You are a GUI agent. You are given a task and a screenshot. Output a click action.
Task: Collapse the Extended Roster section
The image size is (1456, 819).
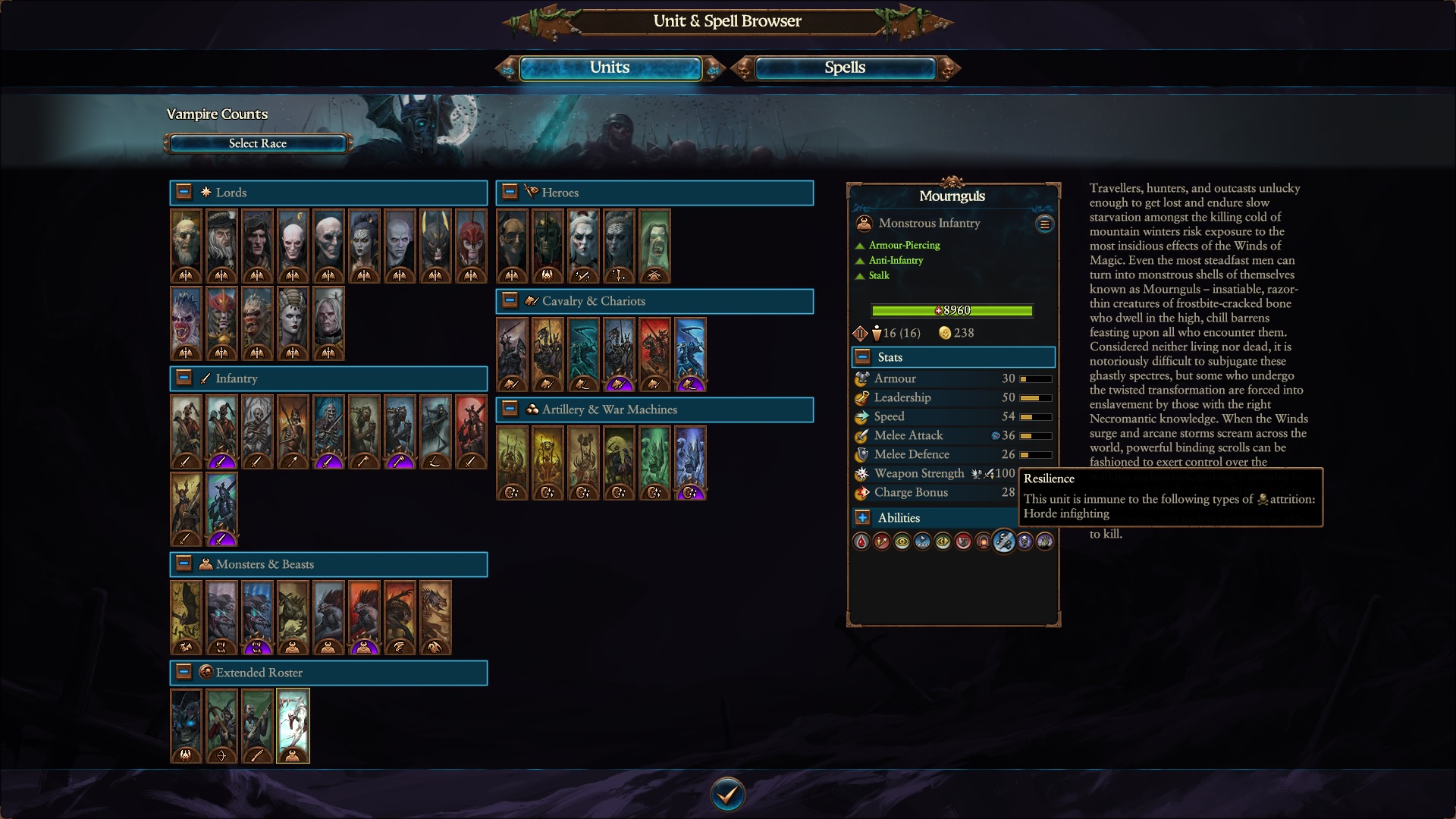(183, 673)
